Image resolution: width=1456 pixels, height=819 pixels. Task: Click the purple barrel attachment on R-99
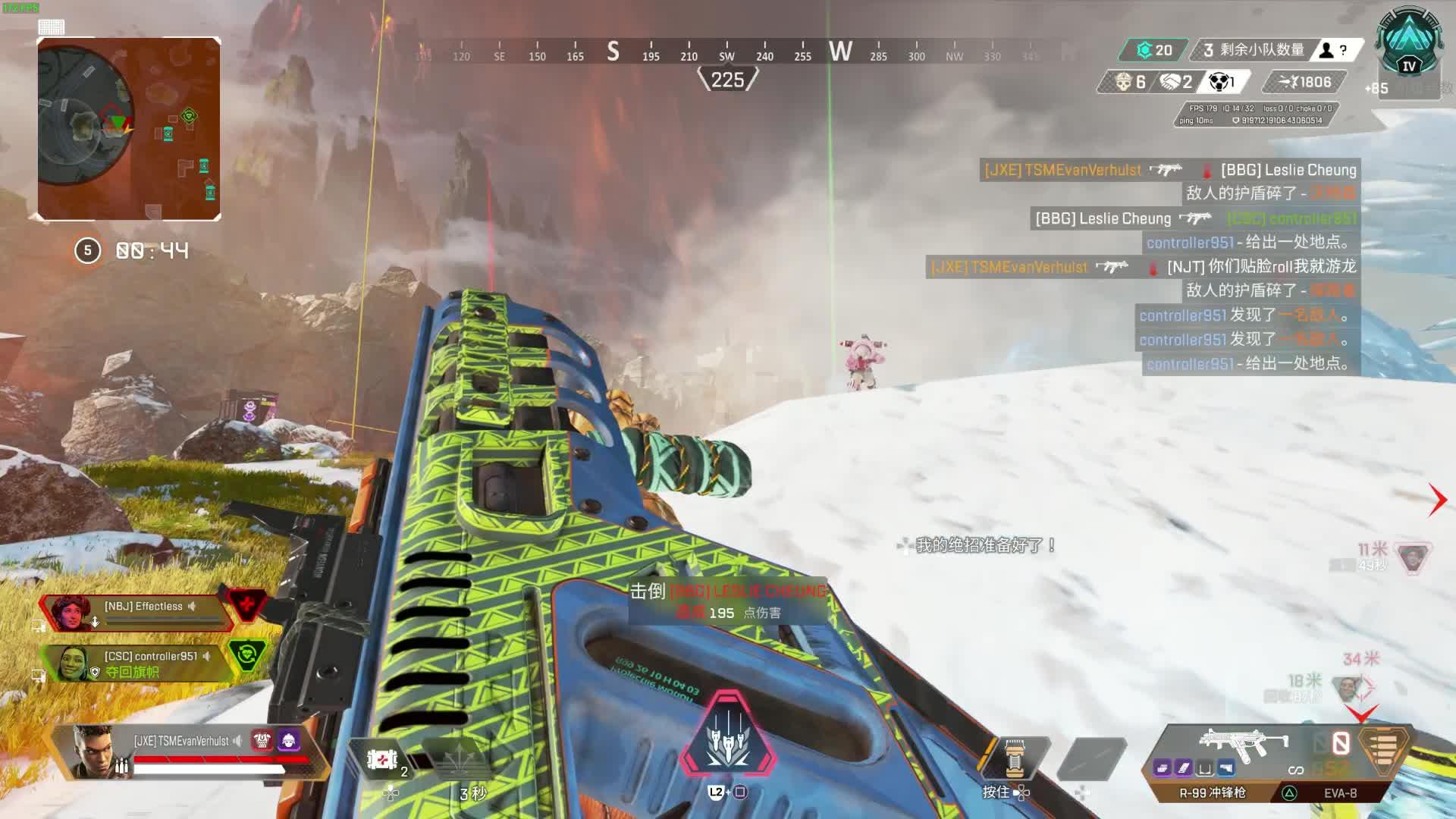[1163, 768]
